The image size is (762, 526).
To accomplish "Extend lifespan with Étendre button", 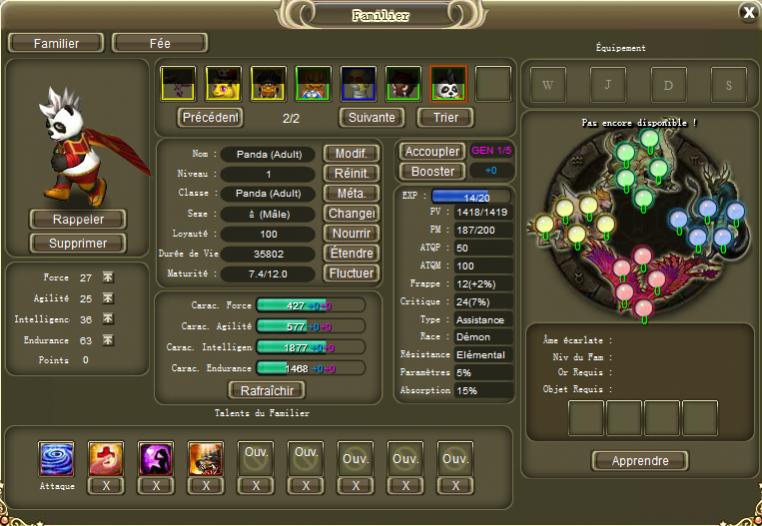I will click(x=350, y=253).
